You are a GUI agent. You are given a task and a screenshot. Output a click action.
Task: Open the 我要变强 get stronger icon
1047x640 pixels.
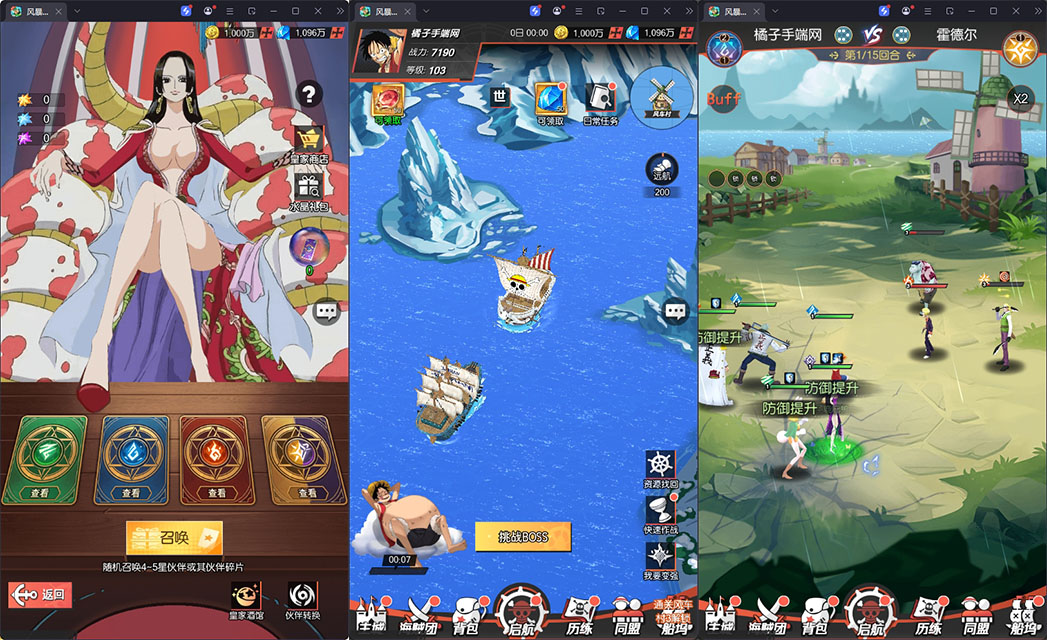[x=660, y=558]
